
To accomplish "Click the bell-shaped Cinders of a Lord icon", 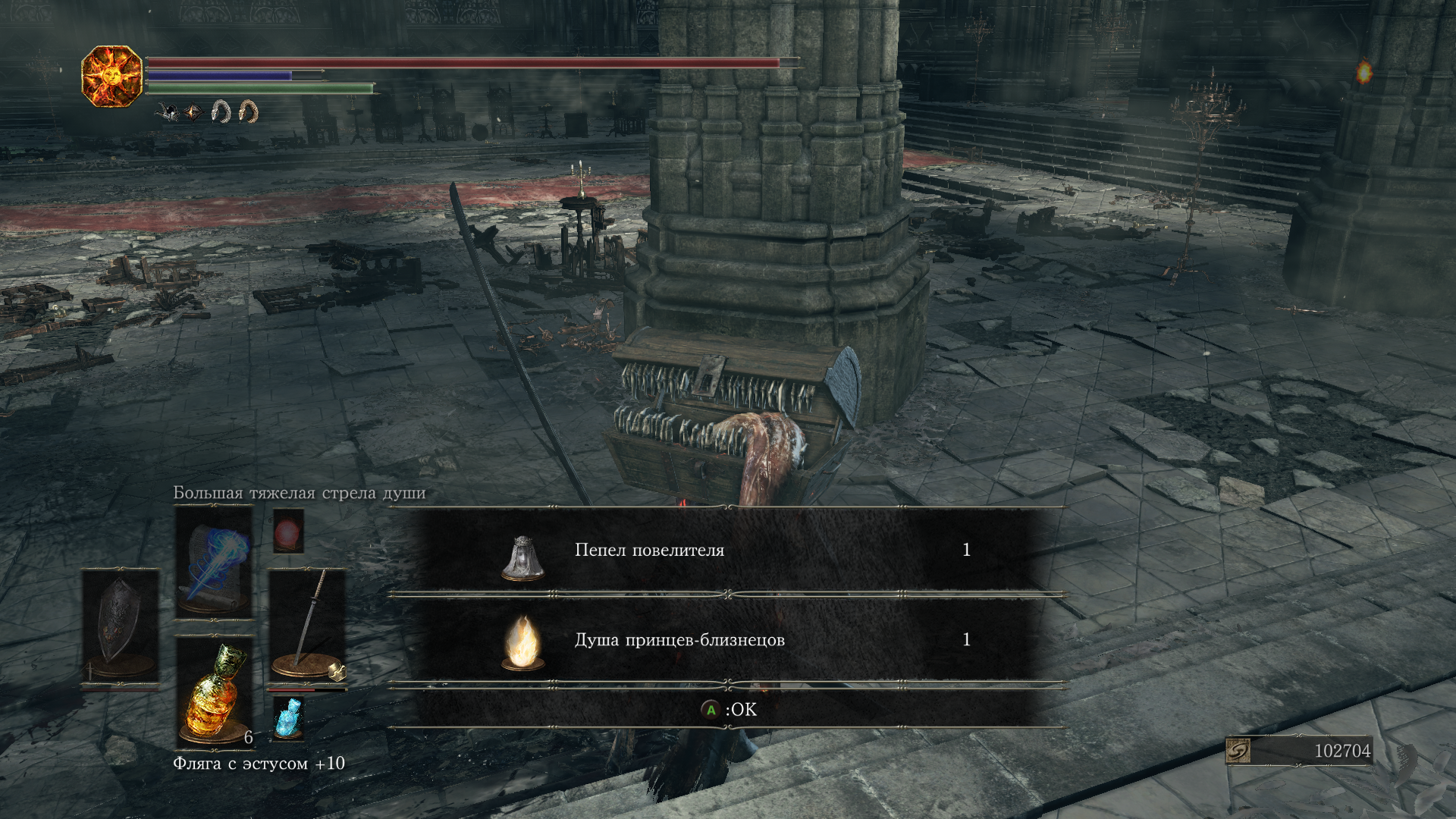I will [x=522, y=558].
